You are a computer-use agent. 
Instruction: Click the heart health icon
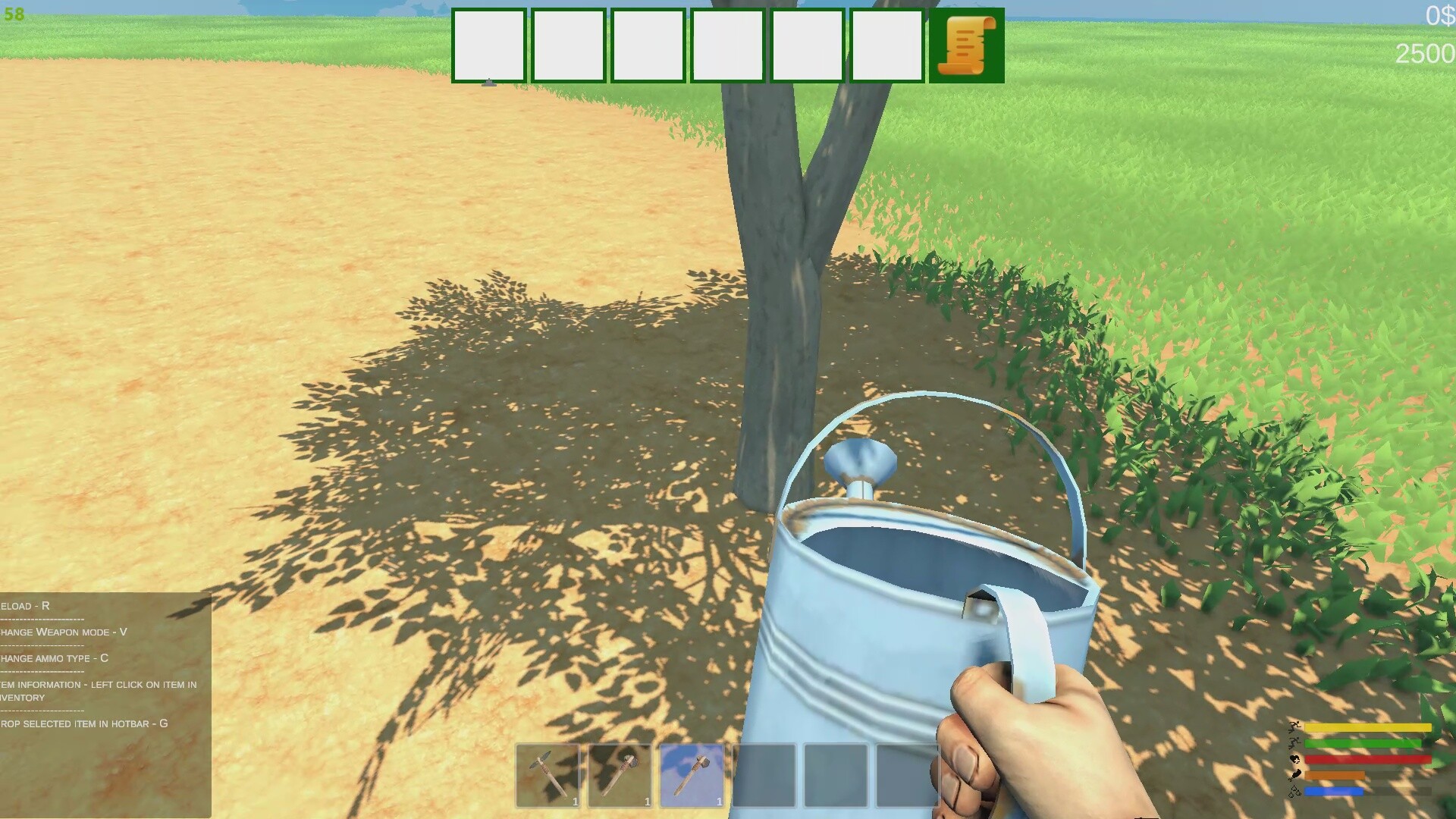tap(1295, 759)
